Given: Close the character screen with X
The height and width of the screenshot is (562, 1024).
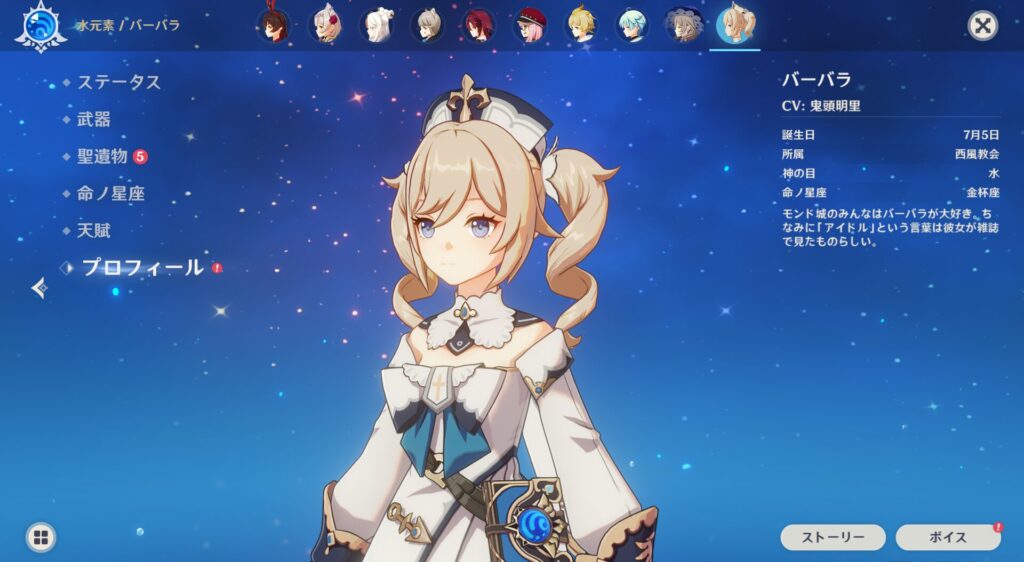Looking at the screenshot, I should tap(983, 26).
